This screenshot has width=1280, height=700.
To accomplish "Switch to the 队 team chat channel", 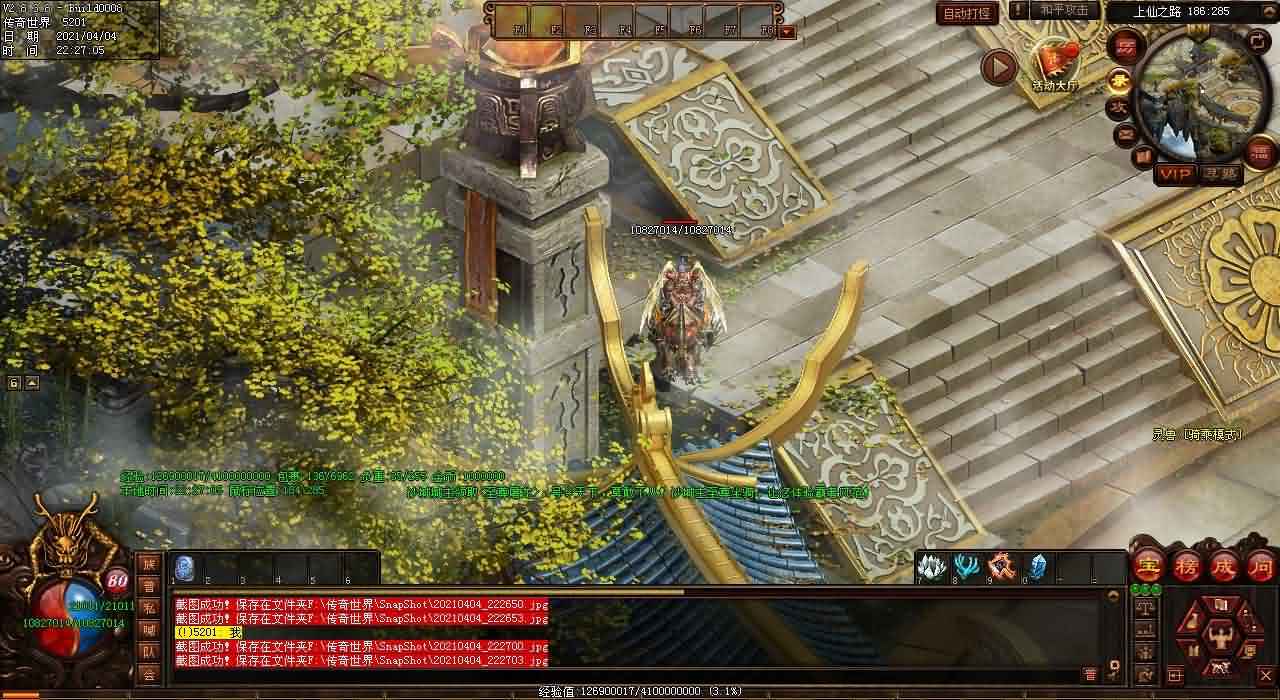I will coord(148,652).
